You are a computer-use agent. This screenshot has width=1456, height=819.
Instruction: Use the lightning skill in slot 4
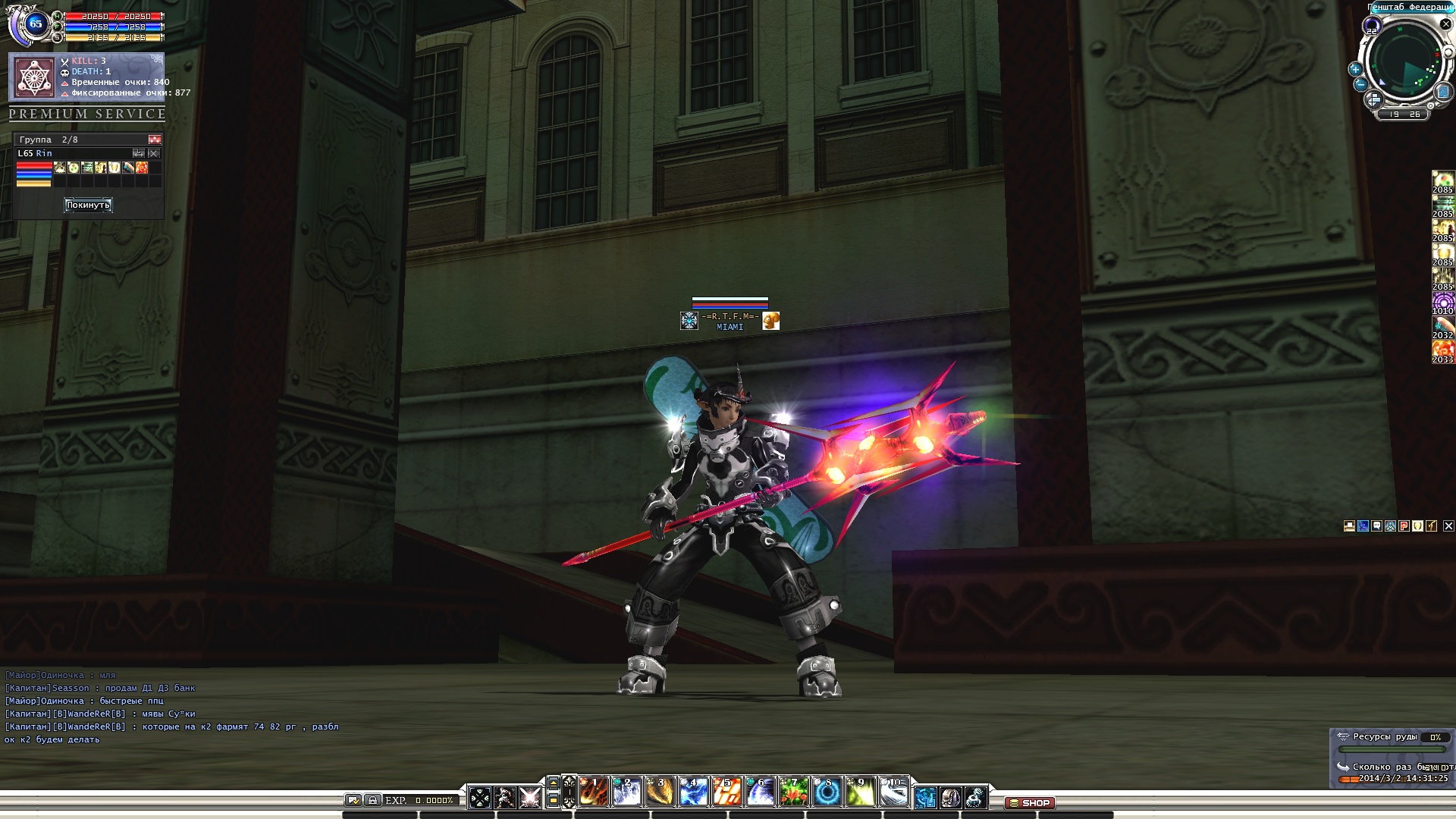tap(693, 793)
